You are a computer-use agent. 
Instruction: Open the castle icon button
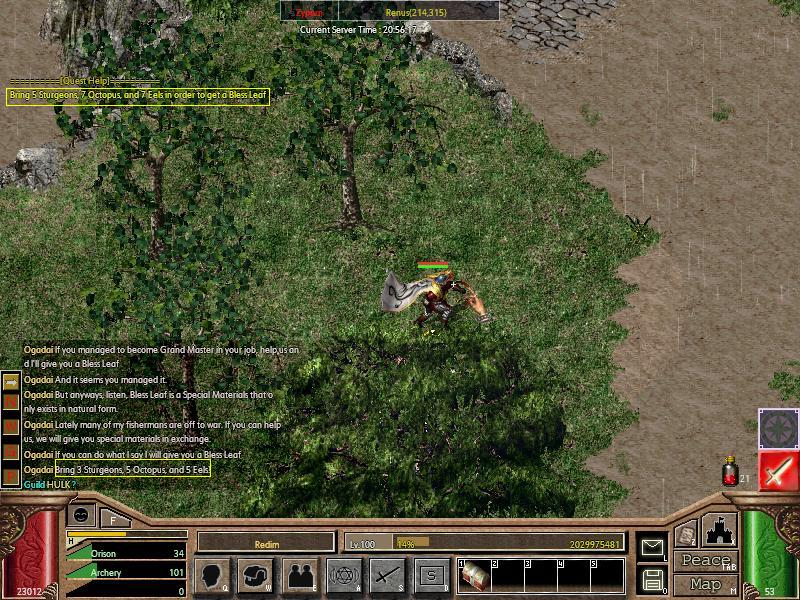tap(718, 530)
